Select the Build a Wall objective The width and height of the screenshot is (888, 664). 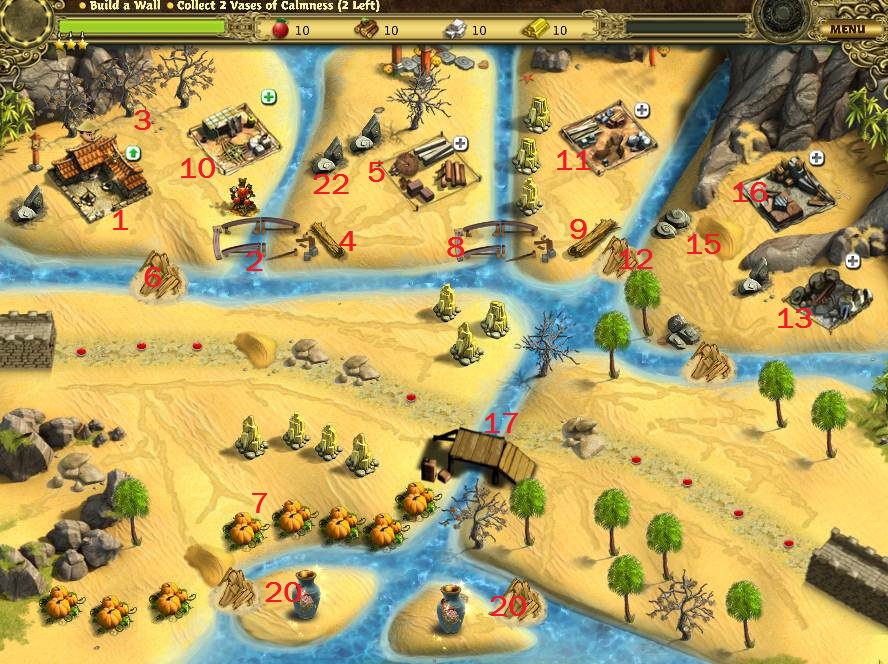point(123,6)
